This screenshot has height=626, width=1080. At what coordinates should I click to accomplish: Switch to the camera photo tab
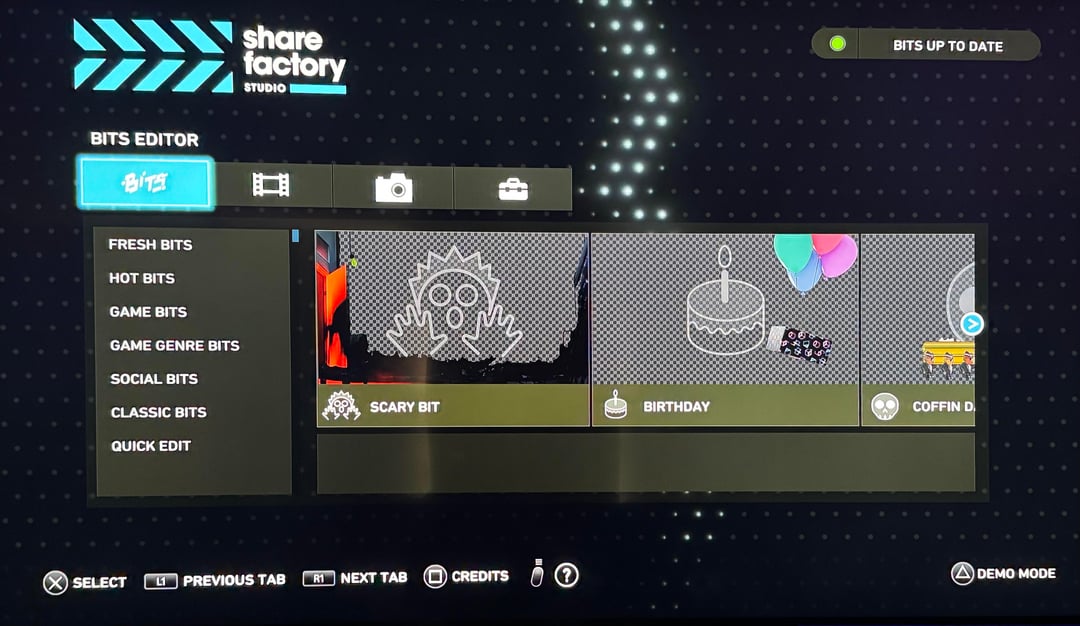(393, 187)
